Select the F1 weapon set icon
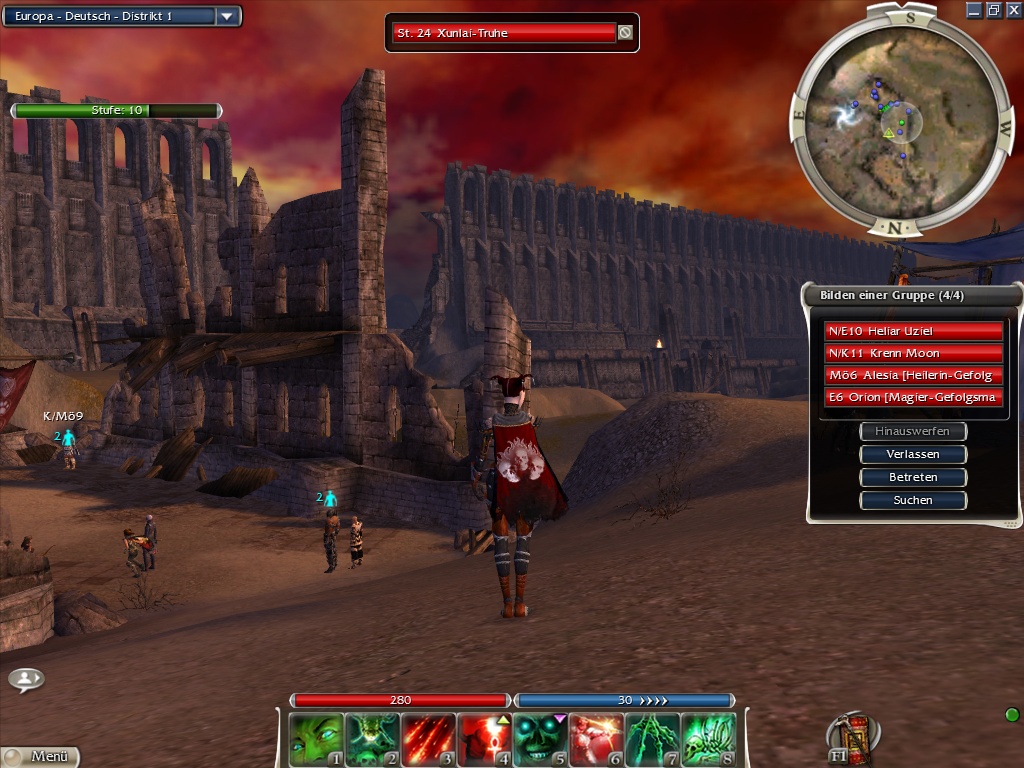Image resolution: width=1024 pixels, height=768 pixels. tap(851, 738)
